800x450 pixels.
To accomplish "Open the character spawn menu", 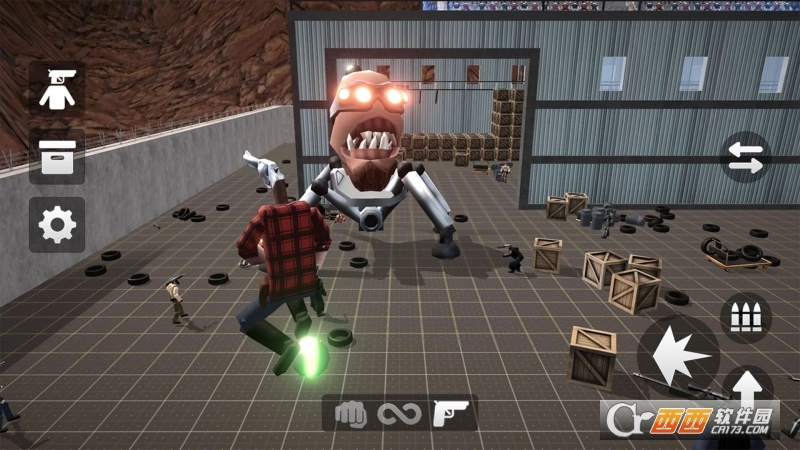I will (x=57, y=90).
